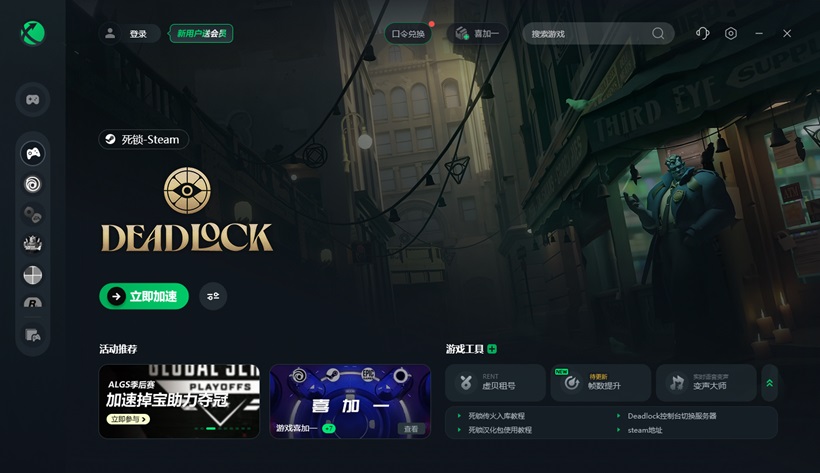Click 查看 on the 游戏喜加一 banner
Viewport: 820px width, 473px height.
click(x=410, y=429)
